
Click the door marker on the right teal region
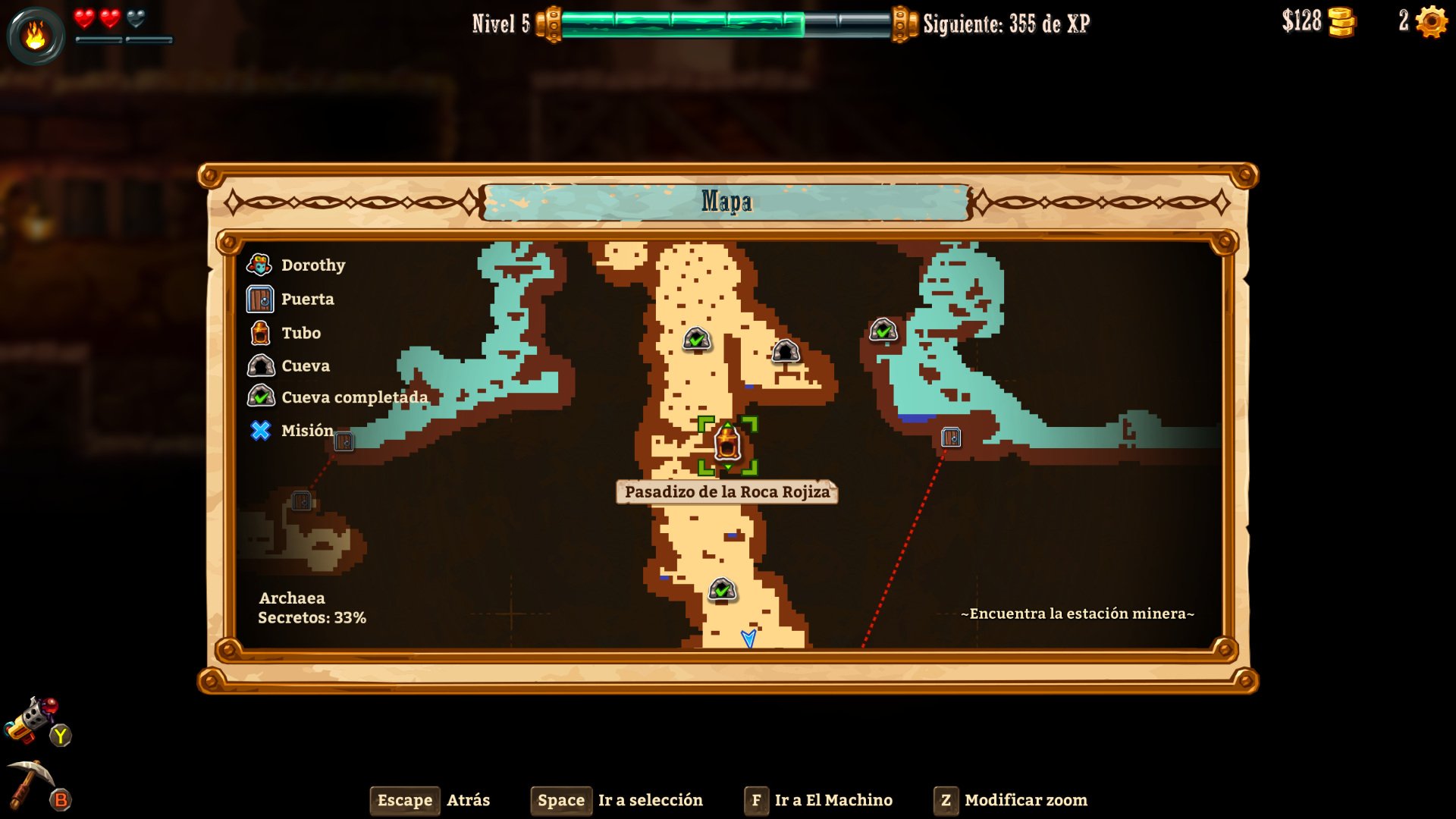click(952, 437)
